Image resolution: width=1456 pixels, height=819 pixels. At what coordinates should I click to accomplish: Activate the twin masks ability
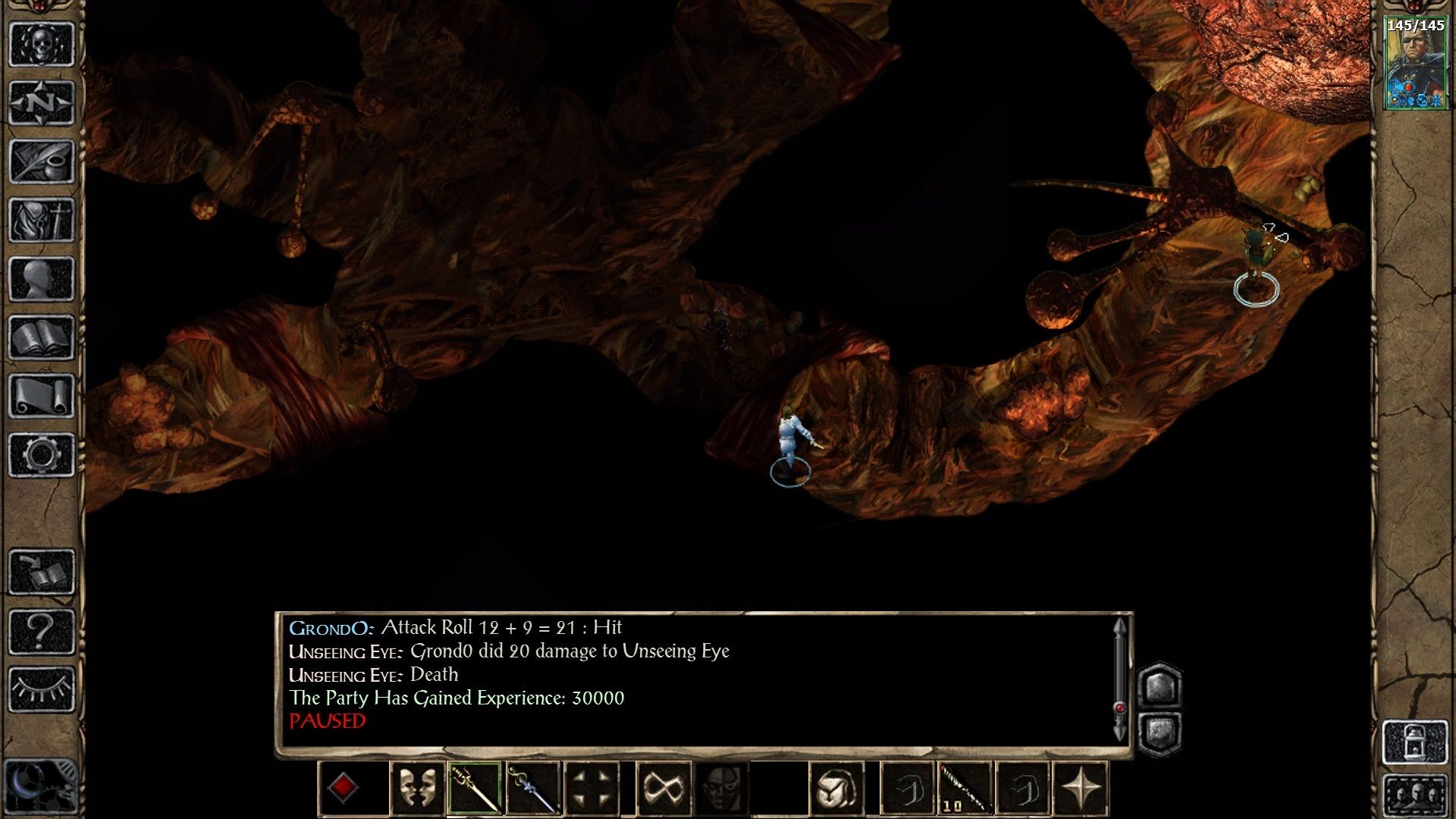point(417,789)
